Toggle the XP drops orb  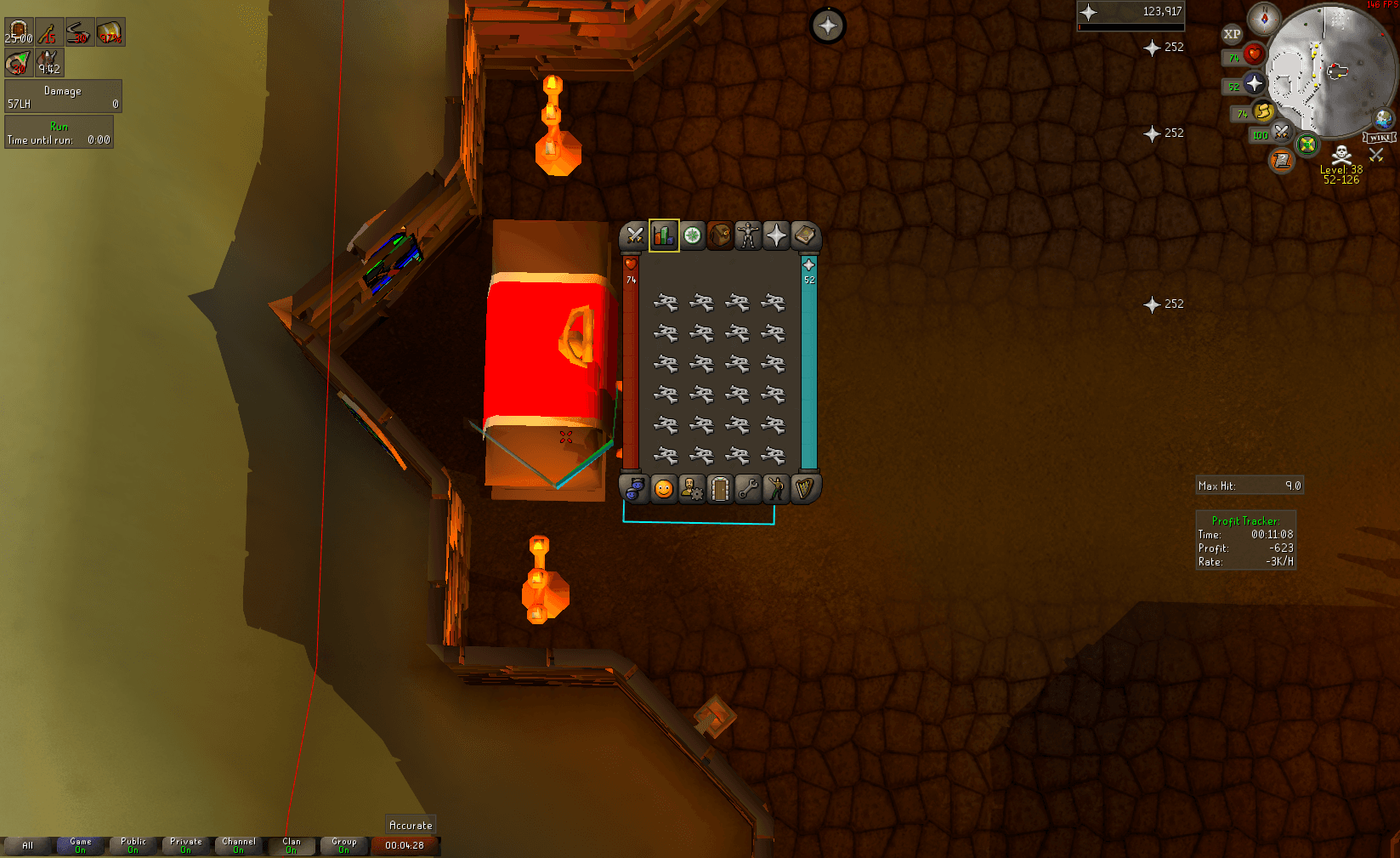click(1232, 35)
